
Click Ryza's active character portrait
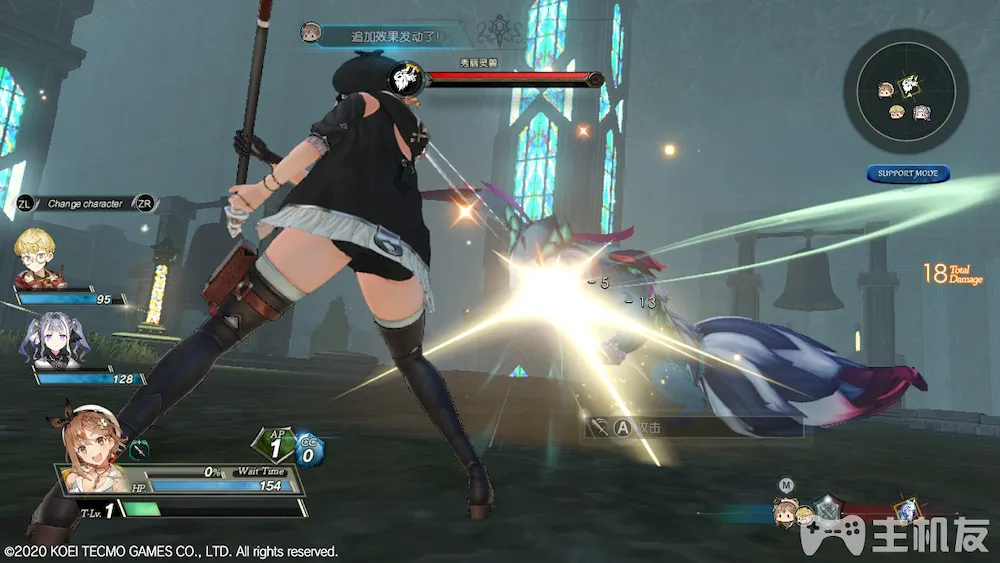[x=91, y=442]
